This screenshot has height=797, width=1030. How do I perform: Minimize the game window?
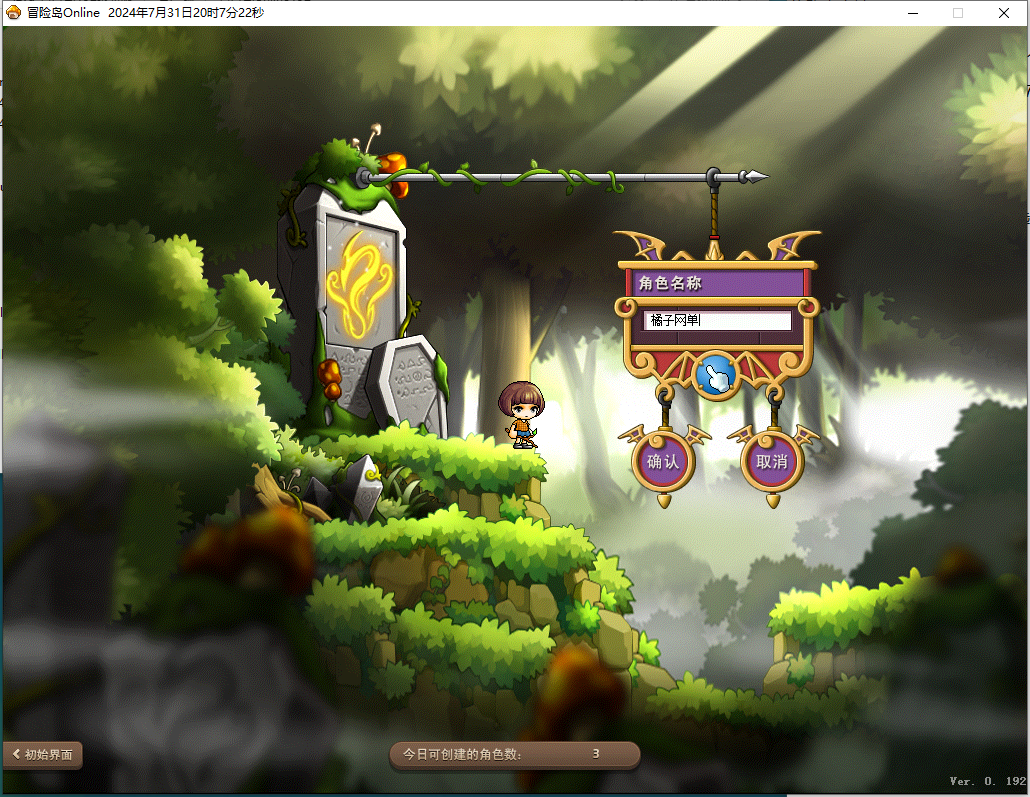(x=912, y=13)
